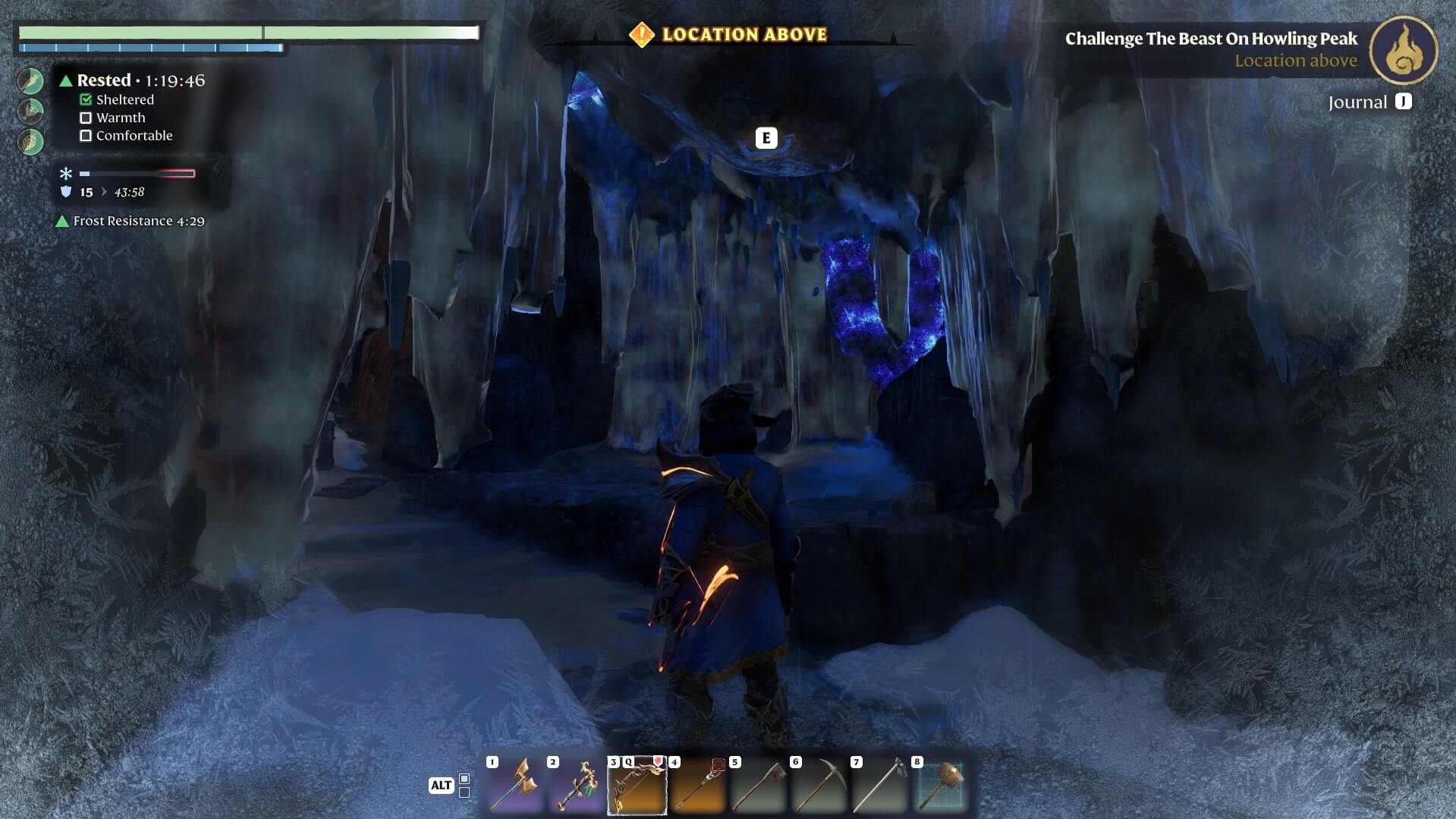
Task: Choose the construction hammer slot
Action: click(940, 786)
